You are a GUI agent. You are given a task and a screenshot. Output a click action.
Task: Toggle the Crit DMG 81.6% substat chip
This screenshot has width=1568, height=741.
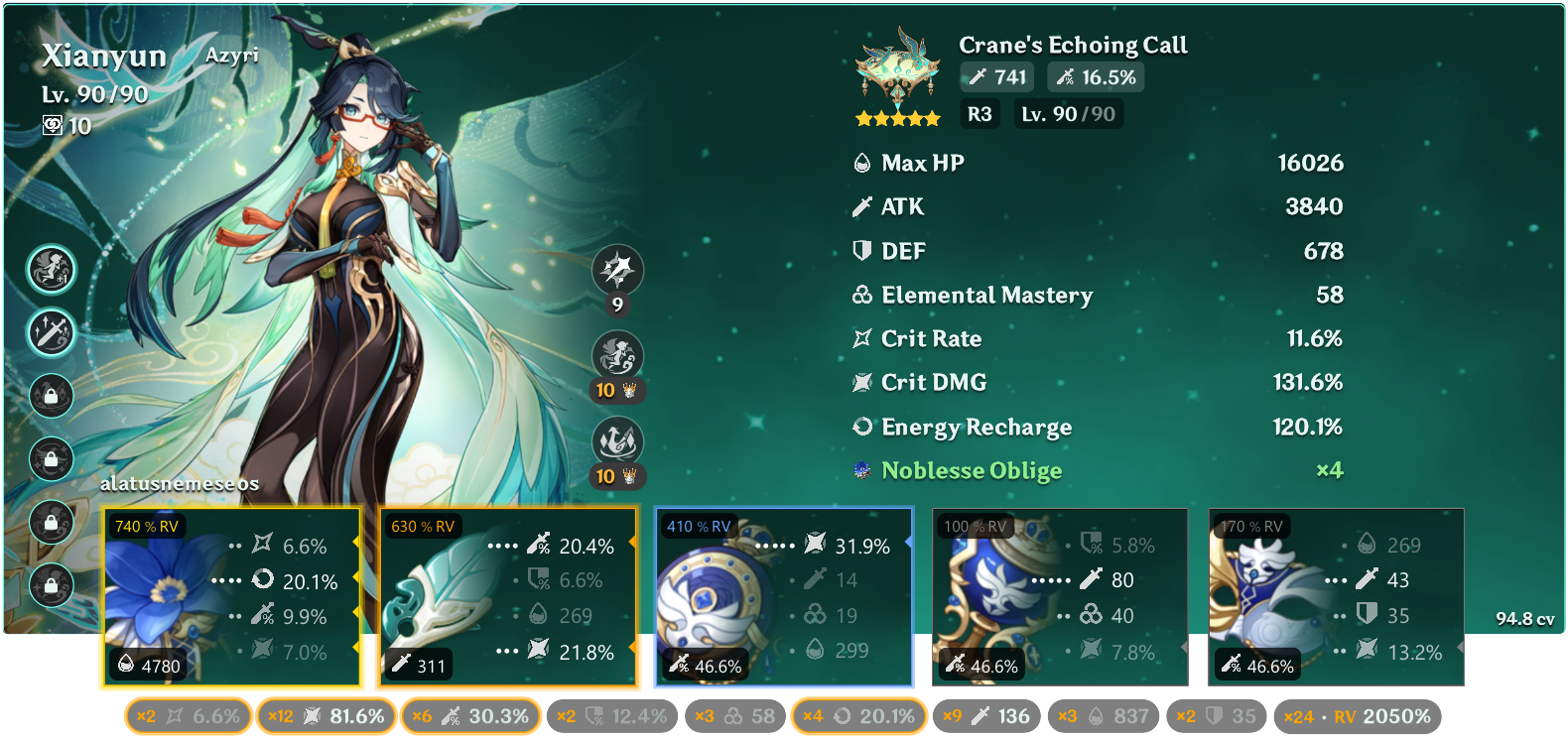pos(327,716)
